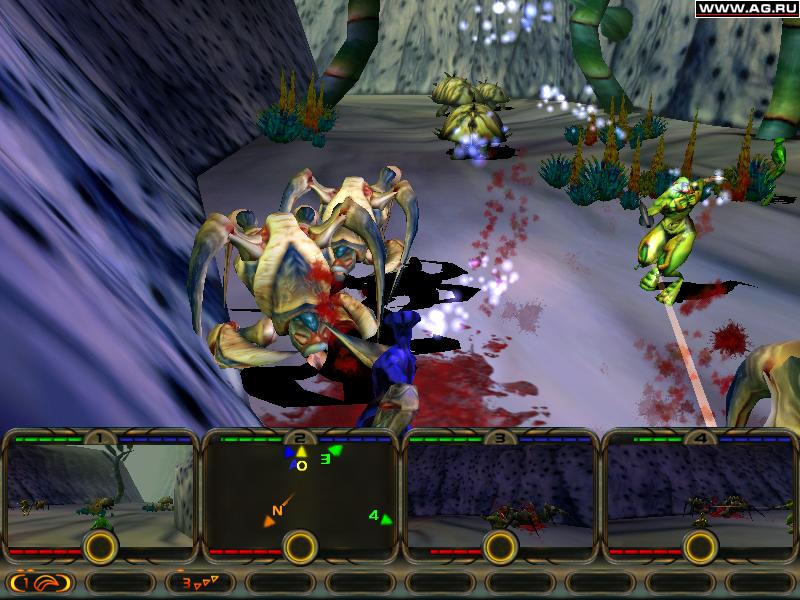Select the orange arrows formation slot

[x=200, y=581]
